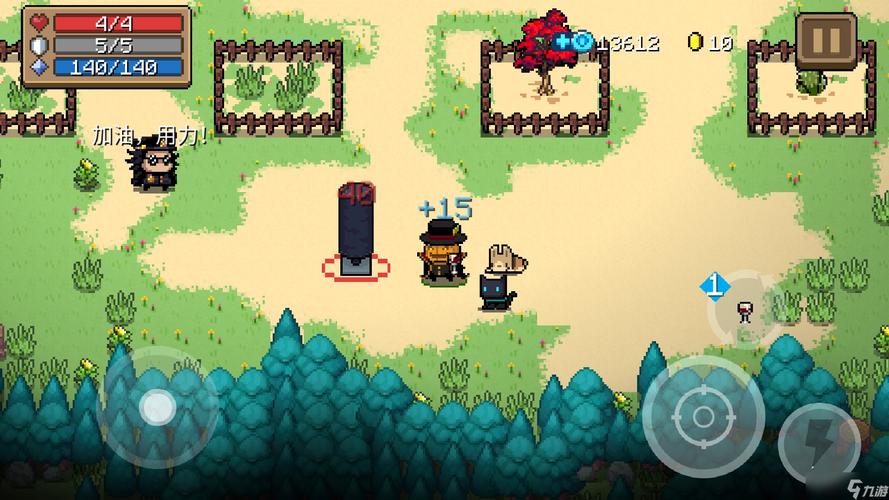Activate the lightning bolt skill button
This screenshot has width=889, height=500.
click(817, 444)
